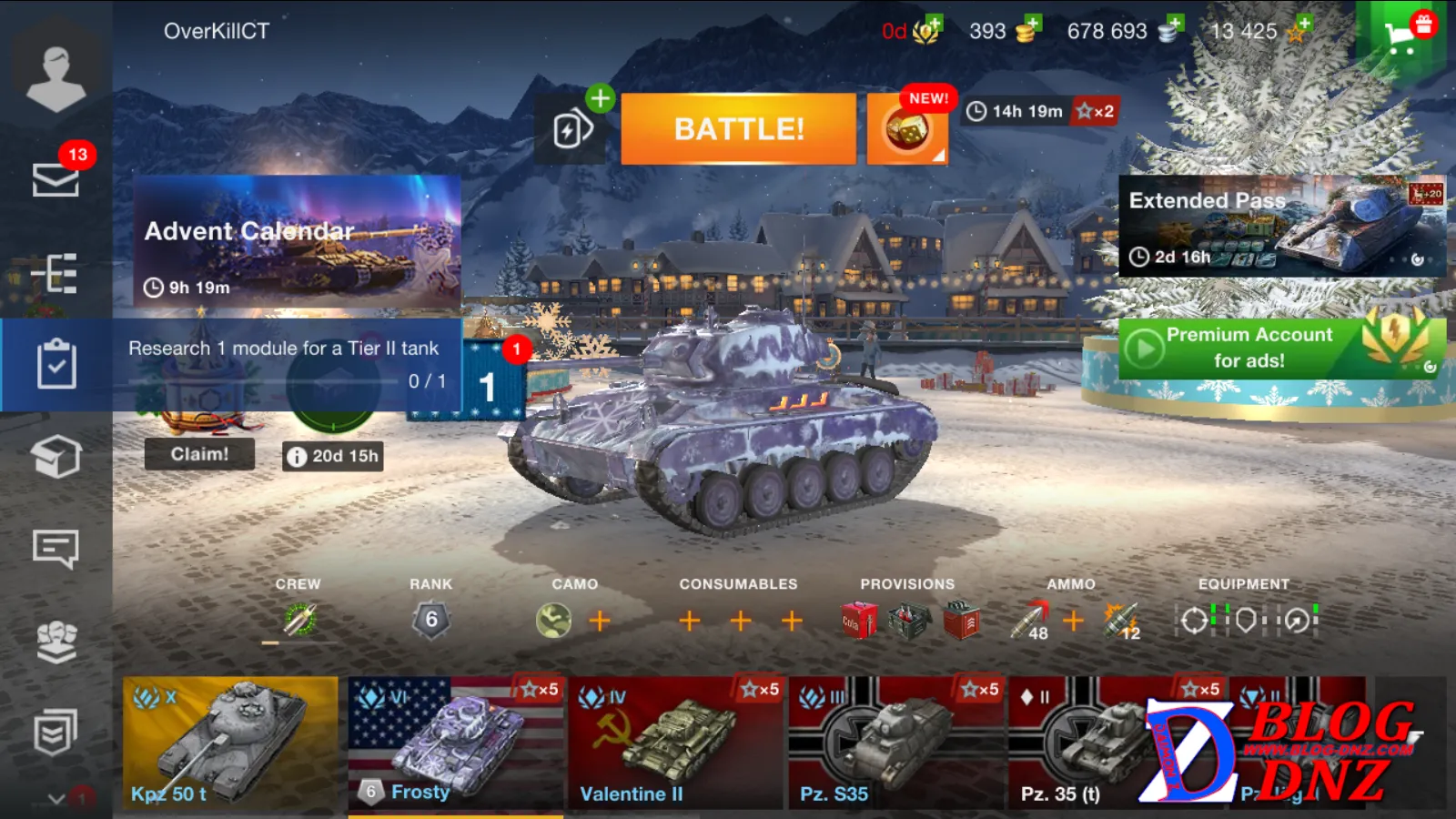Open the chat panel

(56, 549)
